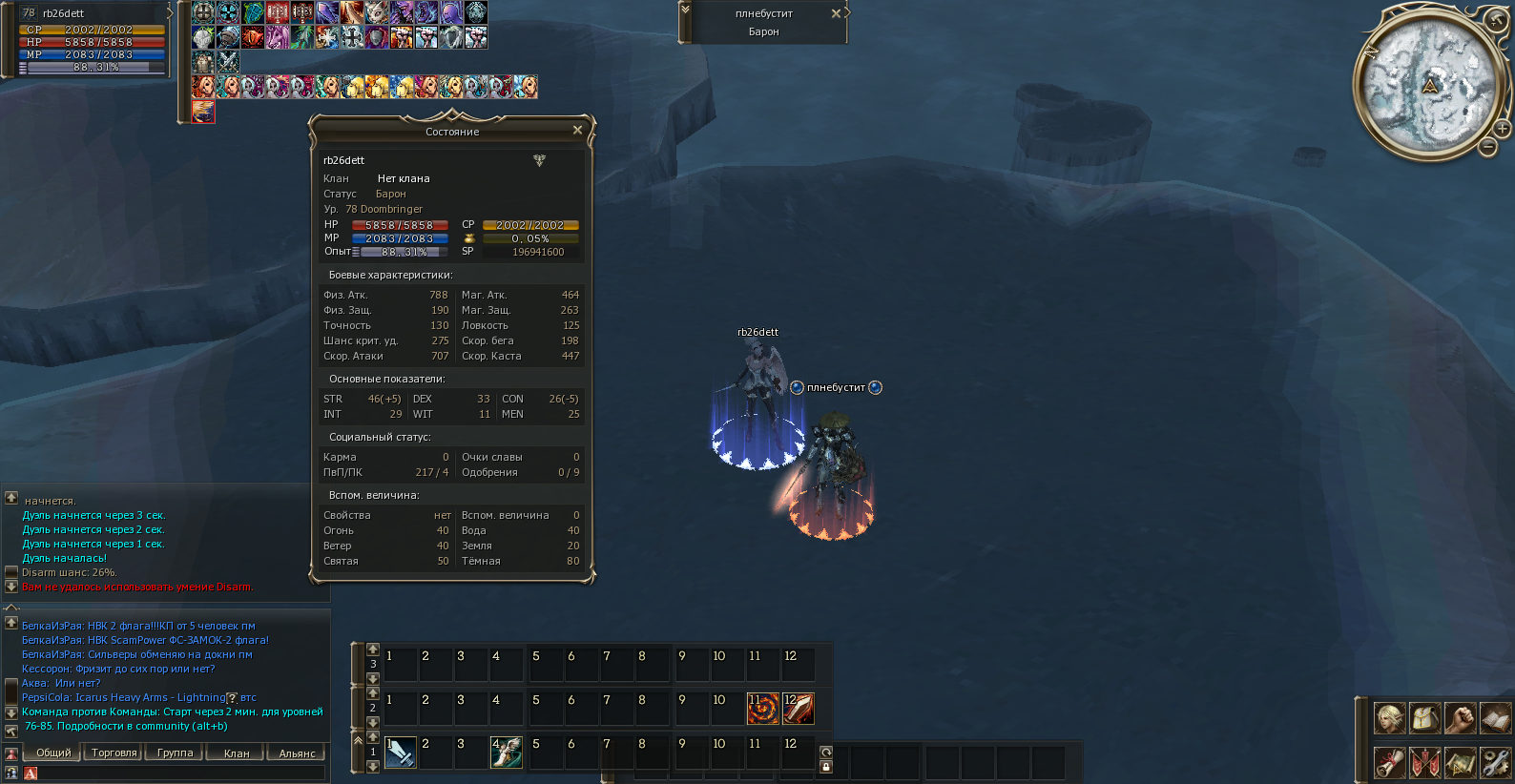Image resolution: width=1515 pixels, height=784 pixels.
Task: Close the плнебустит target window
Action: pos(836,13)
